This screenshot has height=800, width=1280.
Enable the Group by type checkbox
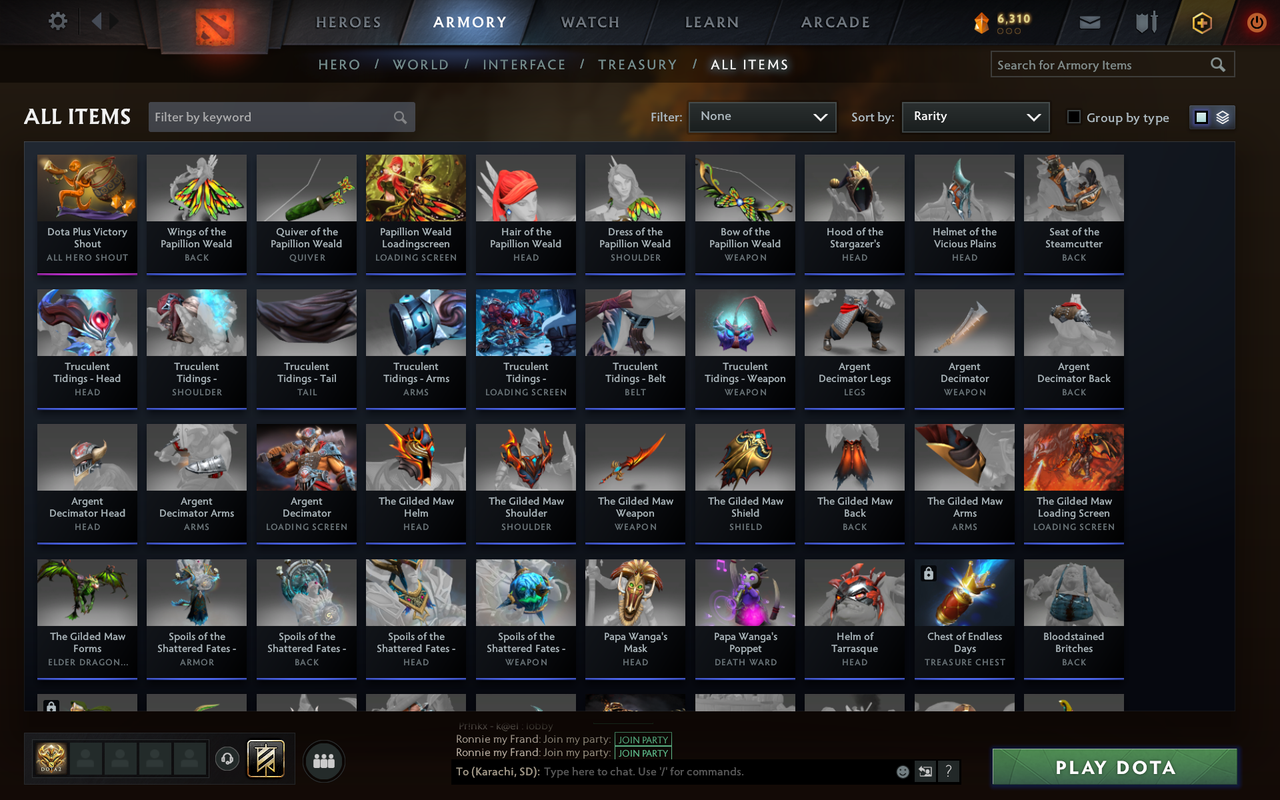point(1073,117)
